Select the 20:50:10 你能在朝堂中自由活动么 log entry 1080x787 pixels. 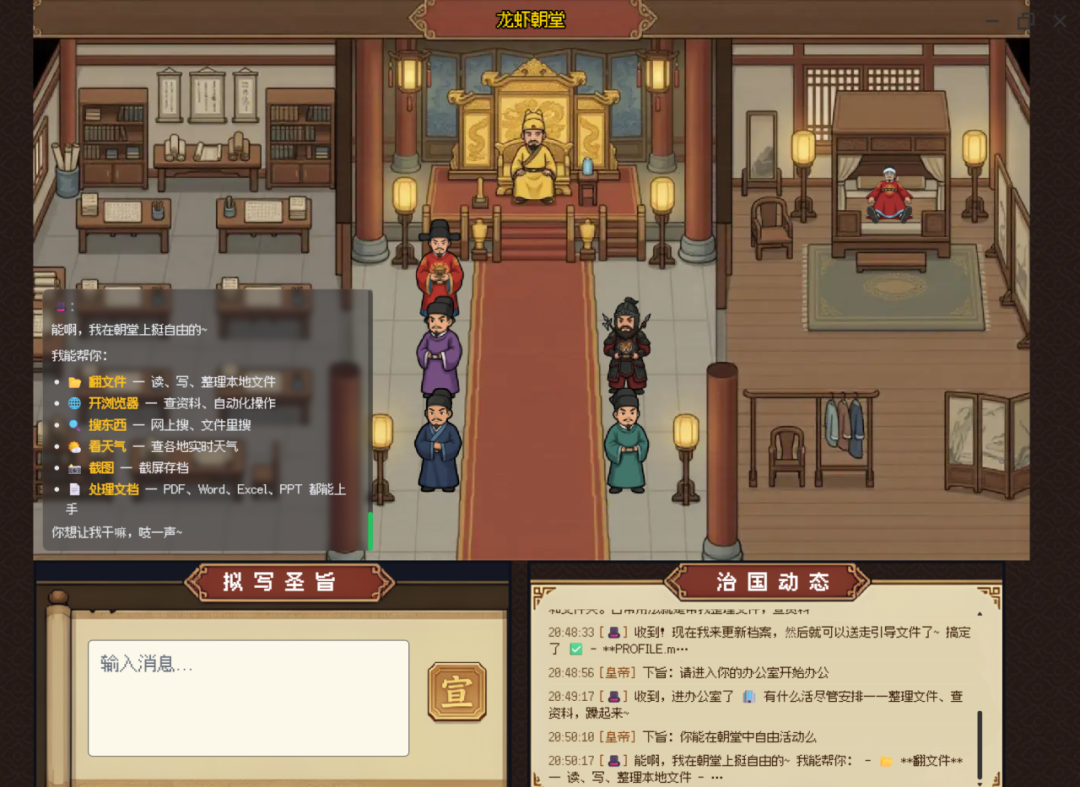click(x=682, y=737)
